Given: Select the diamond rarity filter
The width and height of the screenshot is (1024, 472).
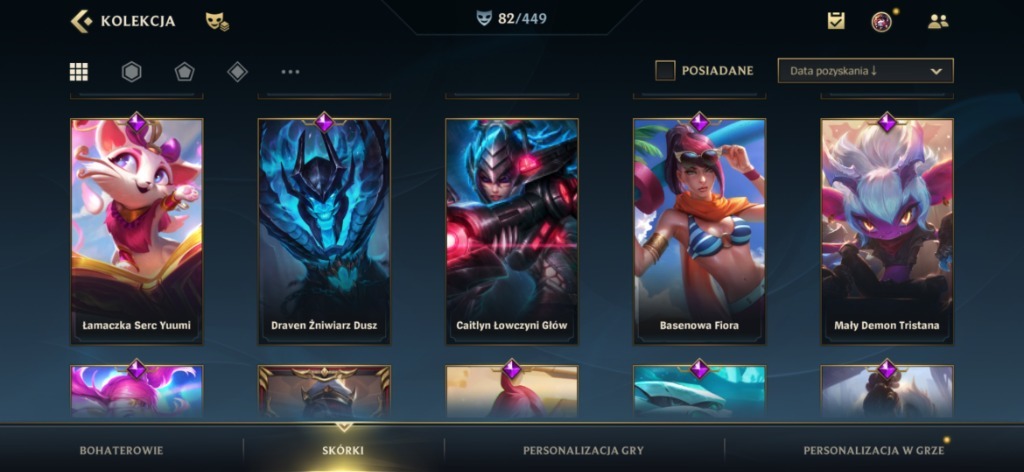Looking at the screenshot, I should click(237, 71).
